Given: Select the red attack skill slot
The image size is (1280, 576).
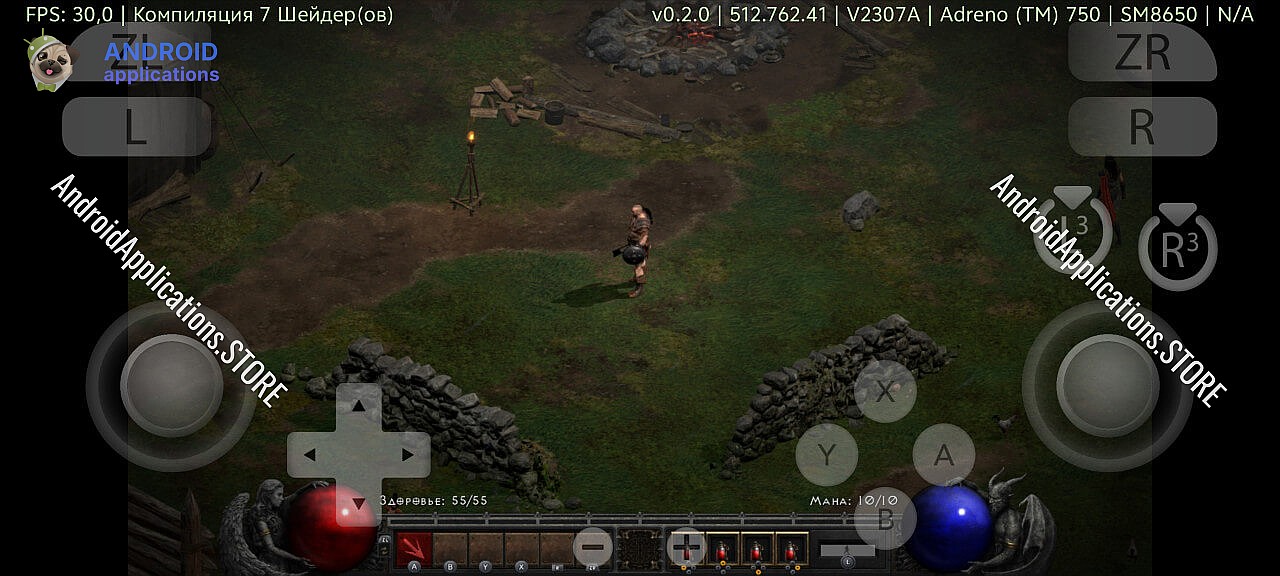Looking at the screenshot, I should (414, 548).
